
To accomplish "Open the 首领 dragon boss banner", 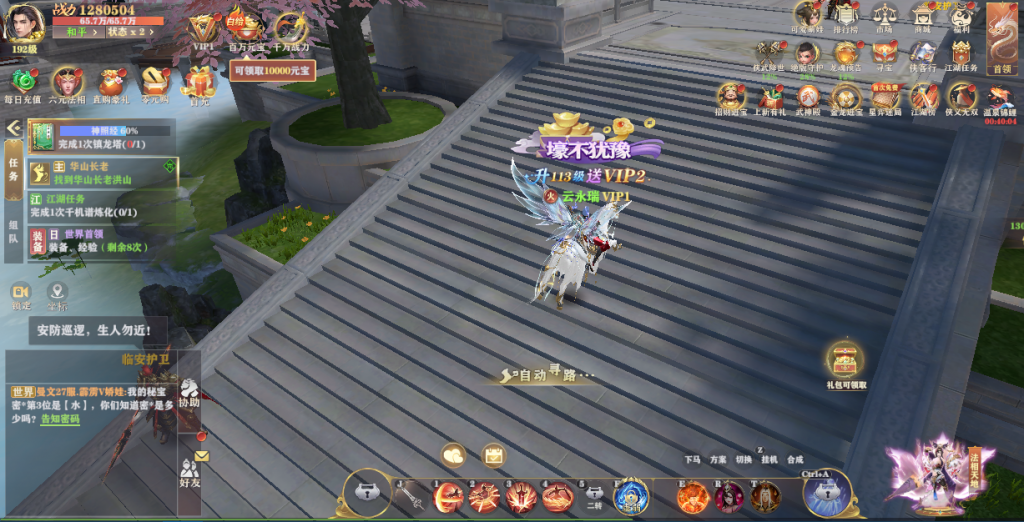I will pyautogui.click(x=1001, y=36).
